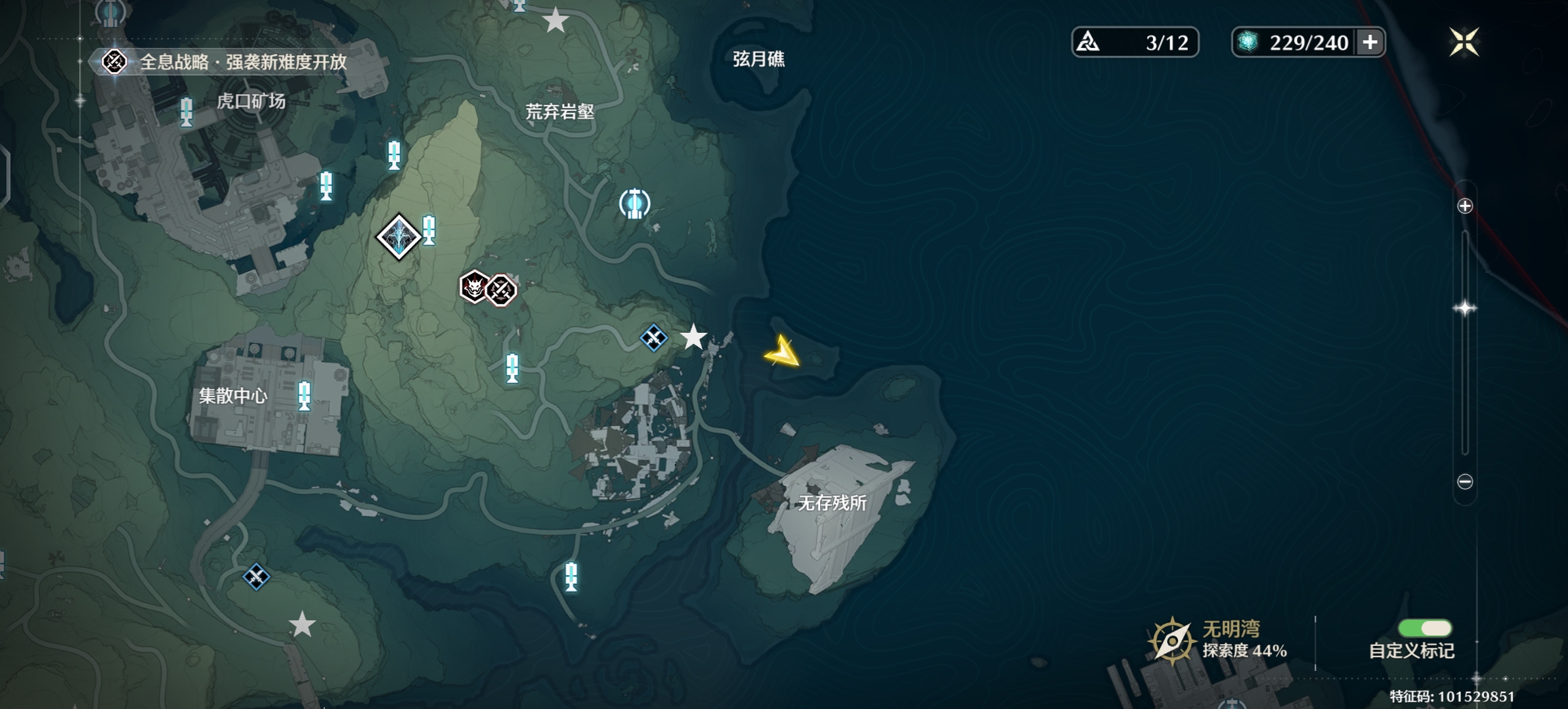Image resolution: width=1568 pixels, height=709 pixels.
Task: Select the 无存残所 area name on the map
Action: pyautogui.click(x=831, y=502)
